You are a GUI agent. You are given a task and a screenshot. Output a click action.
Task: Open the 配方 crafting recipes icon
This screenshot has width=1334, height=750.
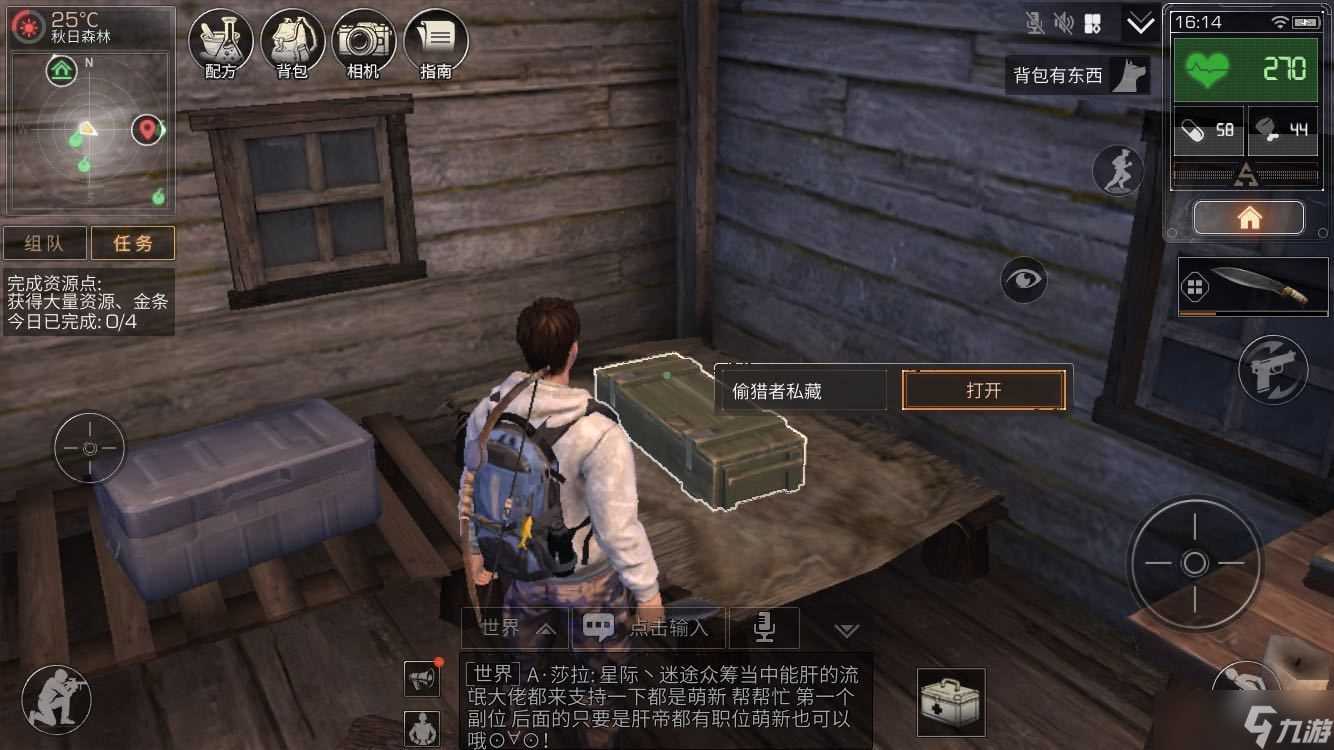tap(220, 40)
